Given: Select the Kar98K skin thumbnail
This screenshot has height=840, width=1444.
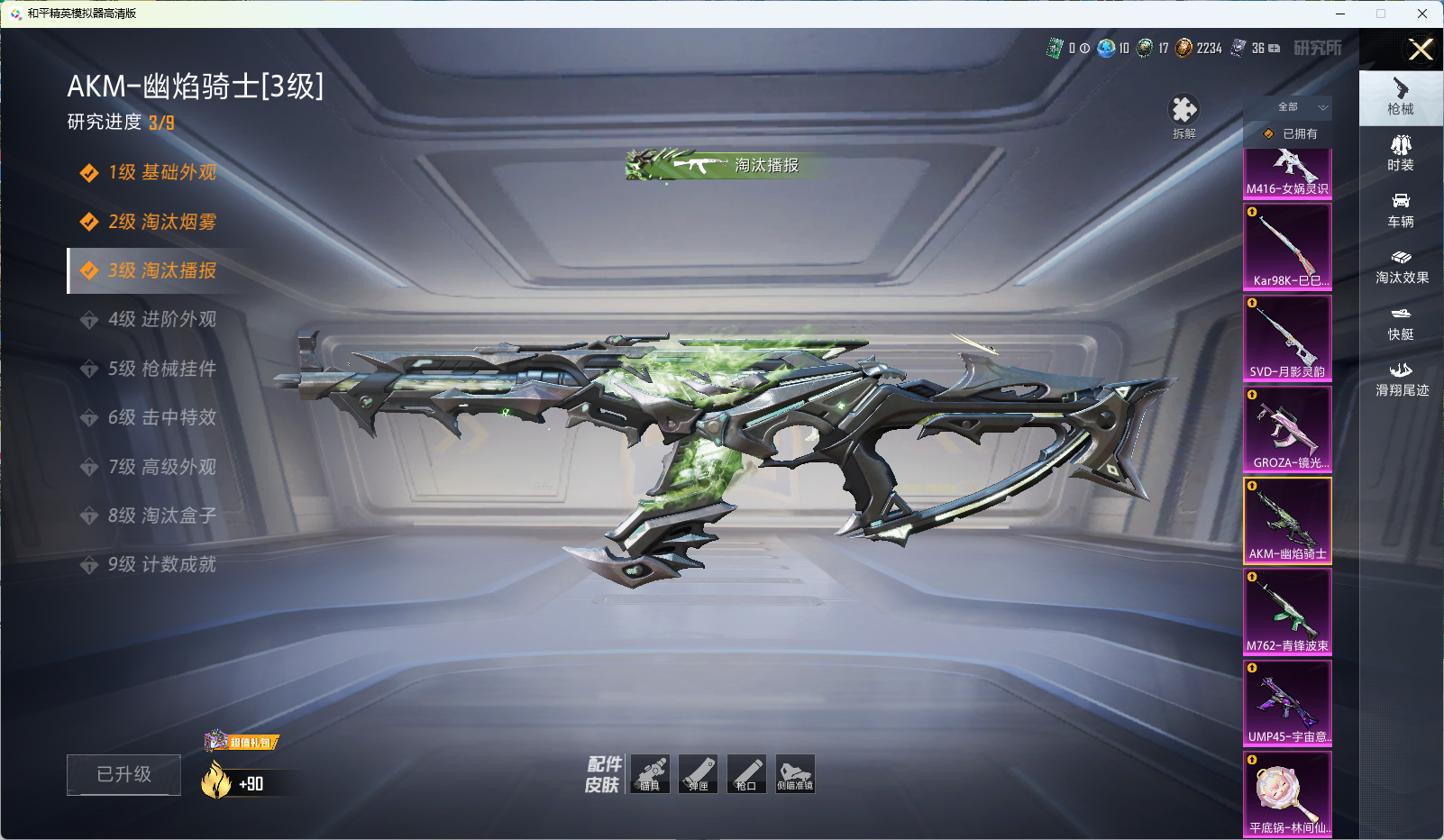Looking at the screenshot, I should pos(1287,246).
